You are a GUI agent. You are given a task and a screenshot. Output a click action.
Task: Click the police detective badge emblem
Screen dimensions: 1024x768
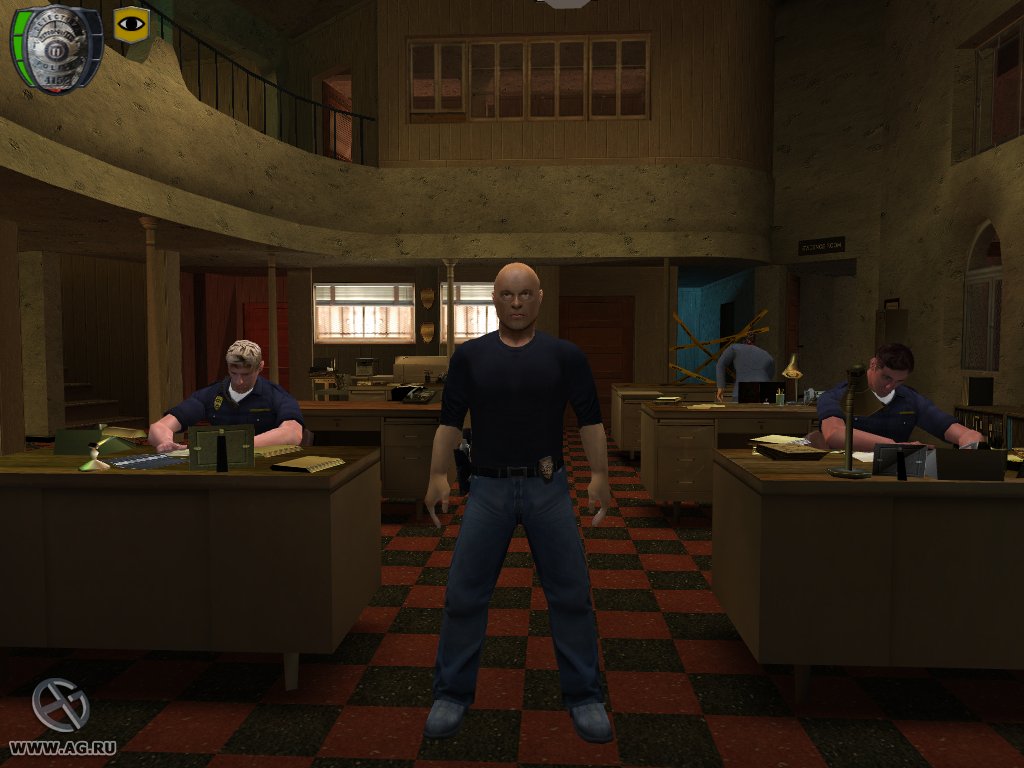(x=56, y=47)
